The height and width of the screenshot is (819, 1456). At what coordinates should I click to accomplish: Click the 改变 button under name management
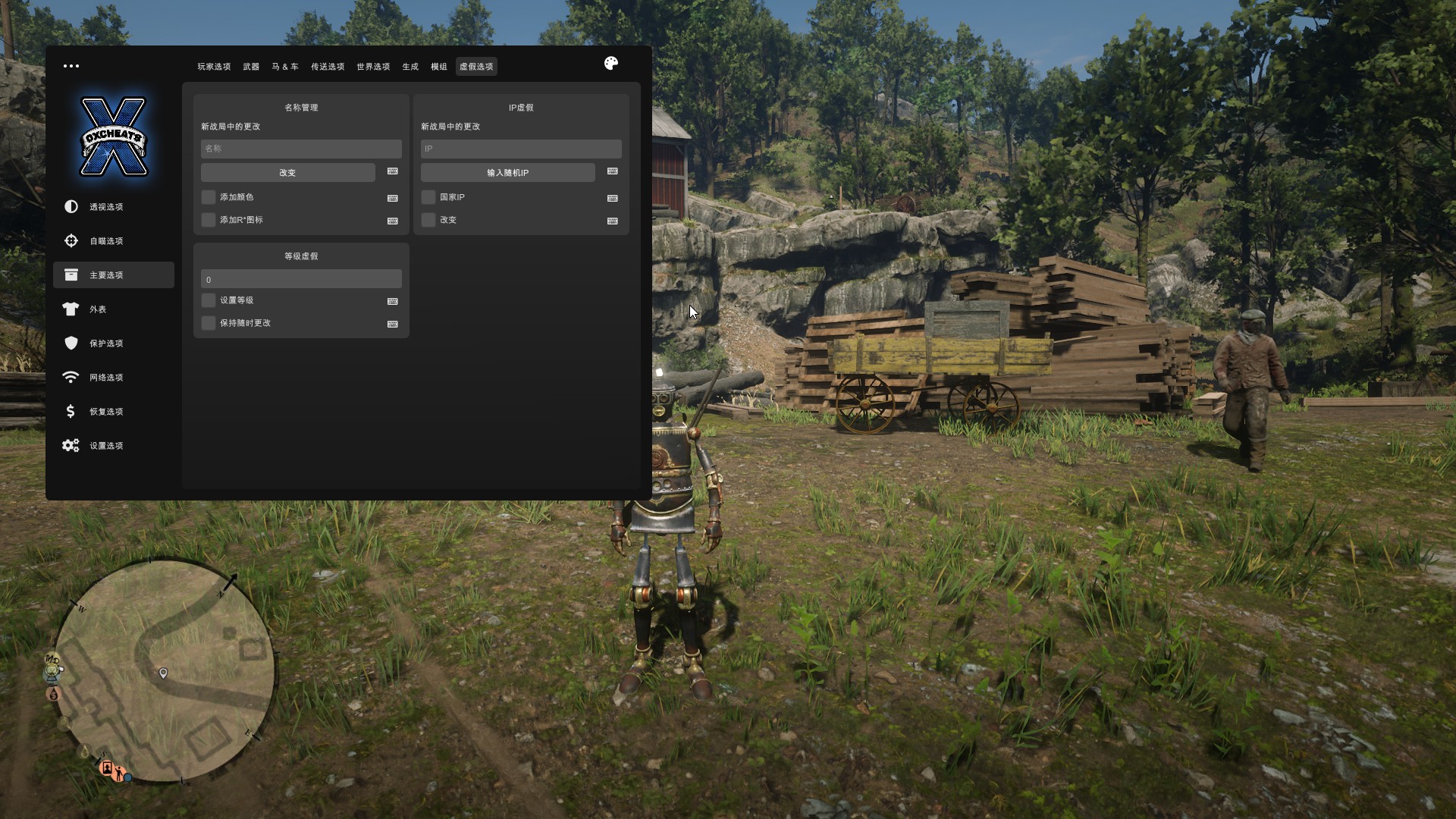pos(287,173)
